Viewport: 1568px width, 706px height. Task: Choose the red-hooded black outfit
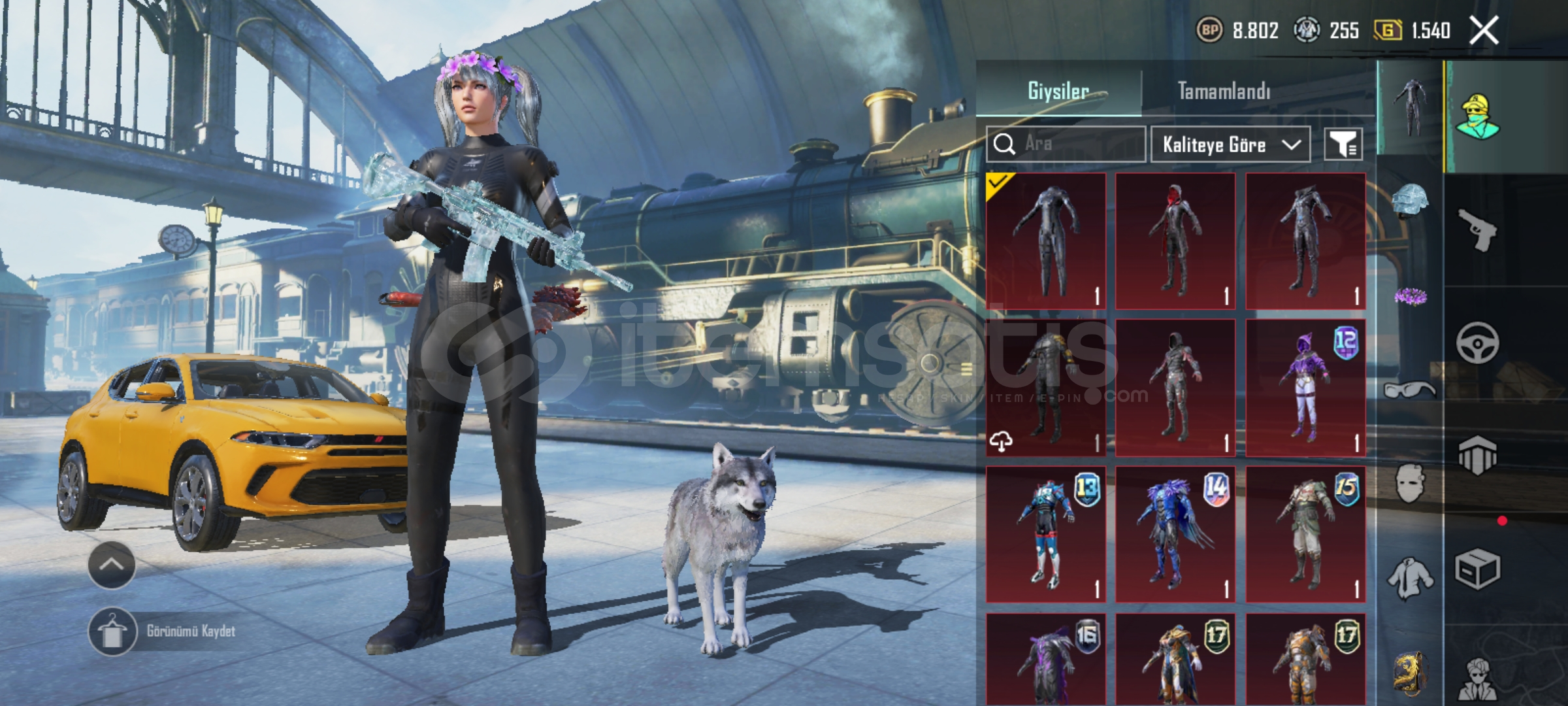(x=1175, y=241)
